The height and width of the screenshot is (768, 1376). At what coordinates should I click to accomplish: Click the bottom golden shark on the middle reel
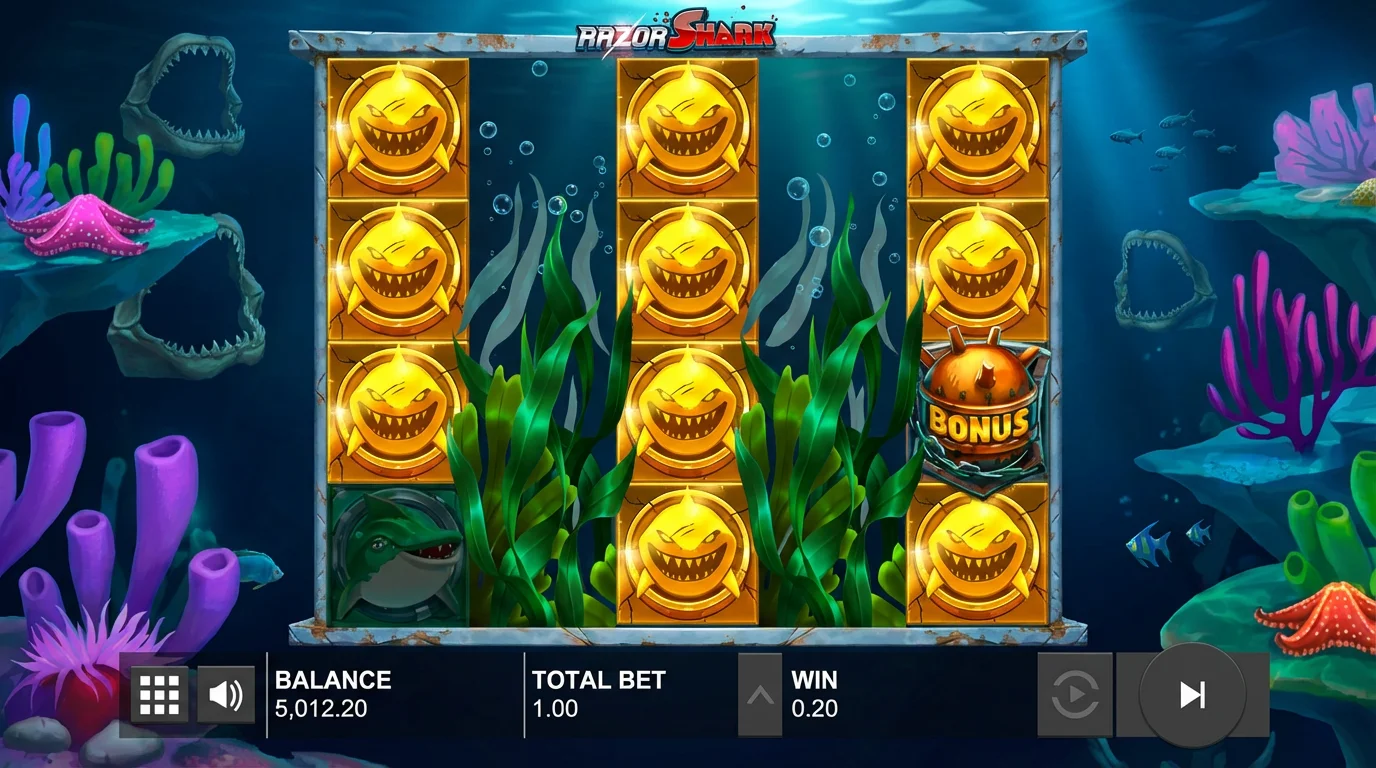(x=687, y=557)
